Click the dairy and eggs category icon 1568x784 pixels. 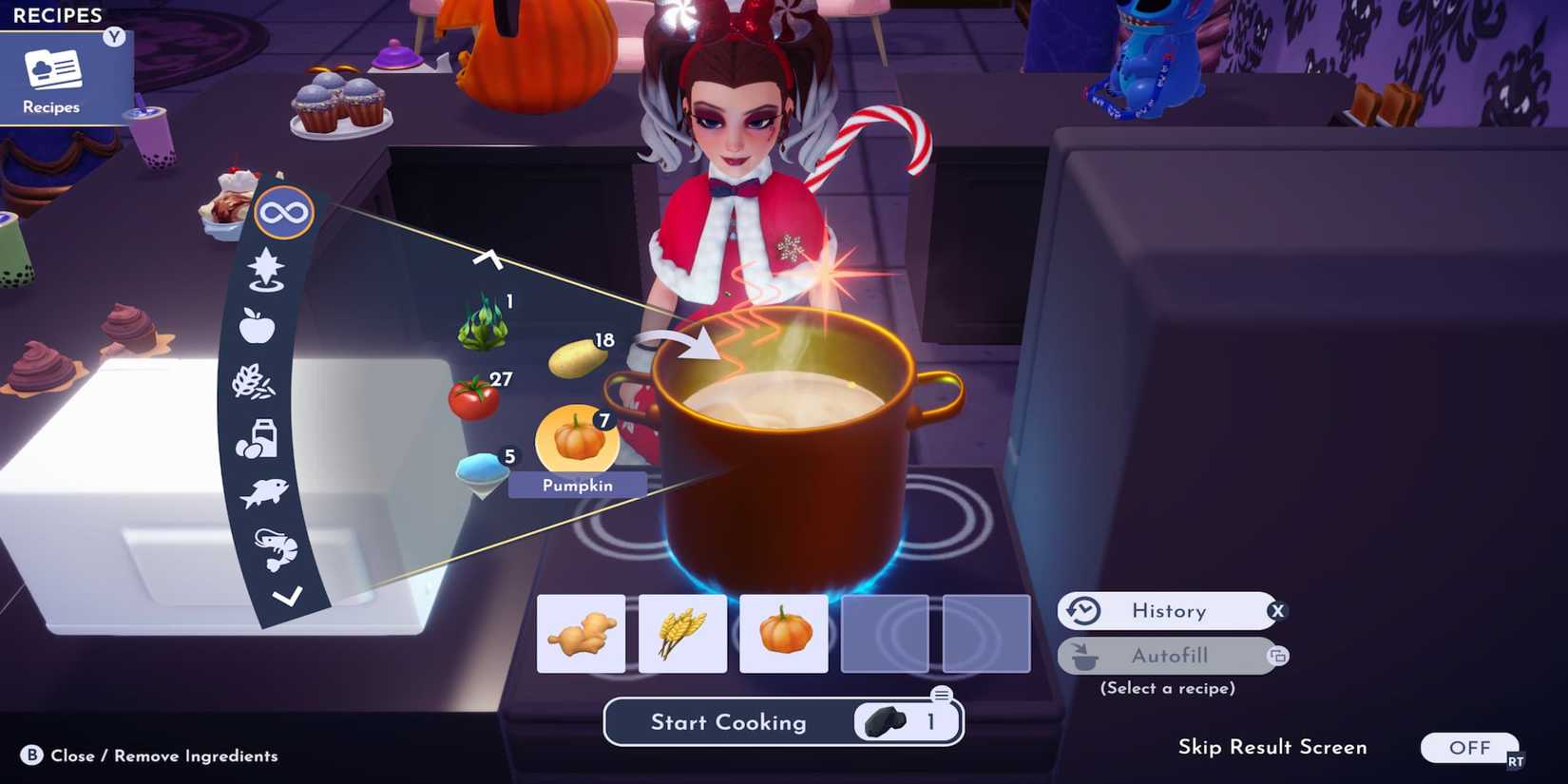click(x=258, y=438)
